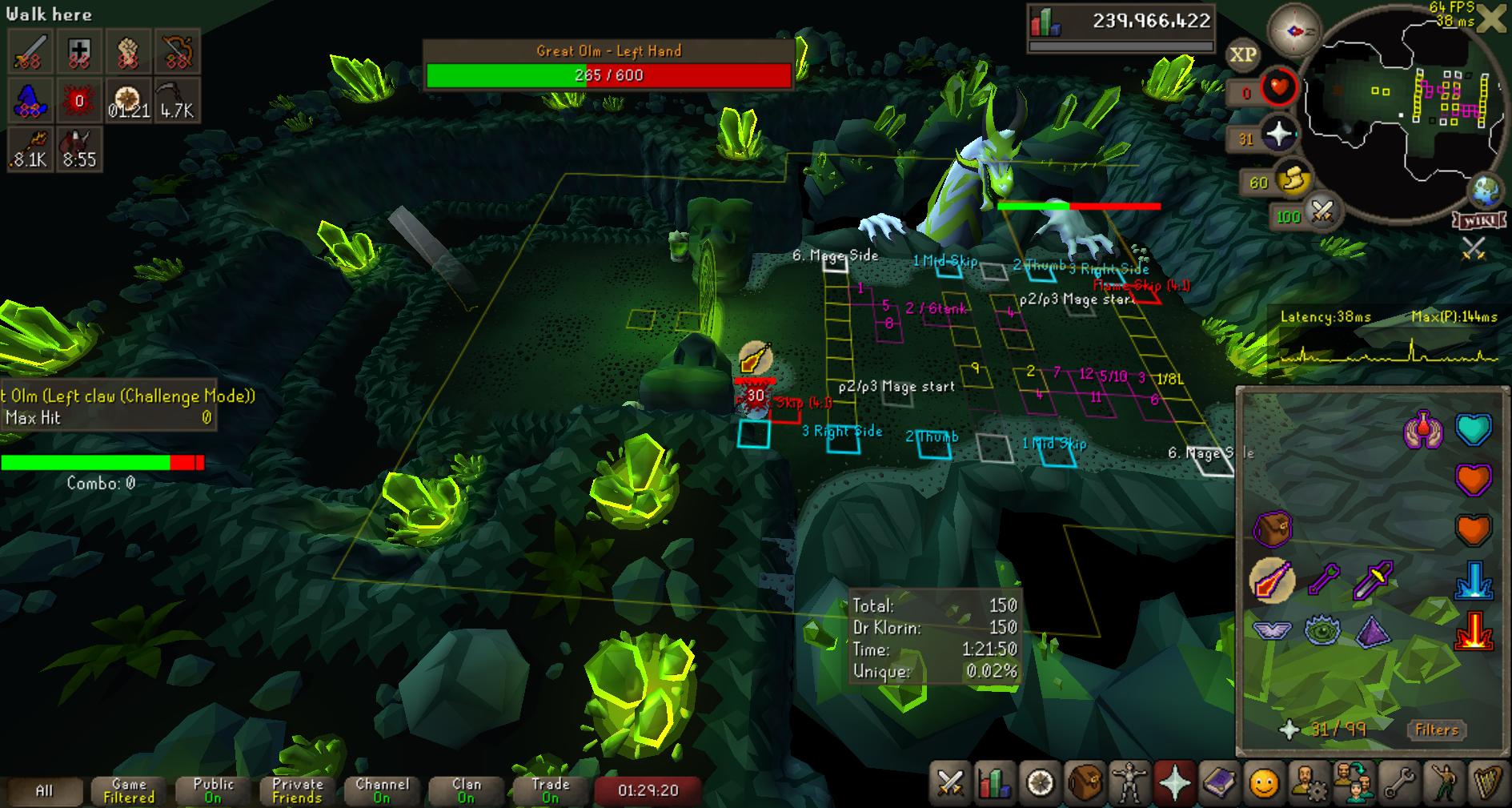Switch to the backpack Inventory tab
The height and width of the screenshot is (808, 1512).
click(x=1085, y=783)
